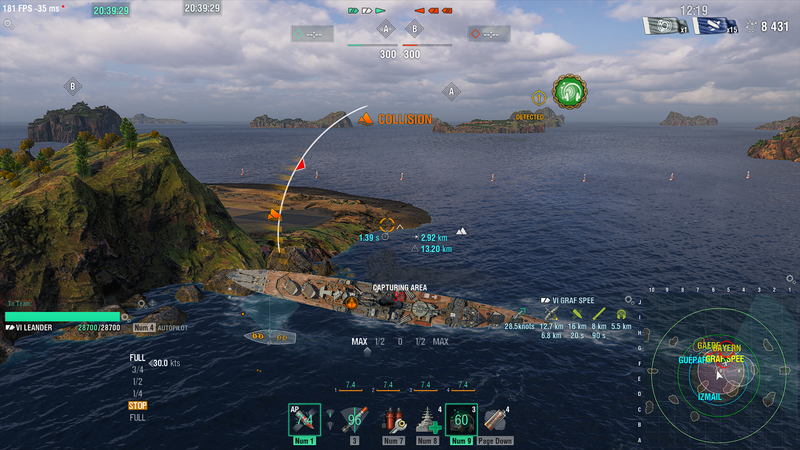The width and height of the screenshot is (800, 450).
Task: Set engine speed to 1/2
Action: 136,381
